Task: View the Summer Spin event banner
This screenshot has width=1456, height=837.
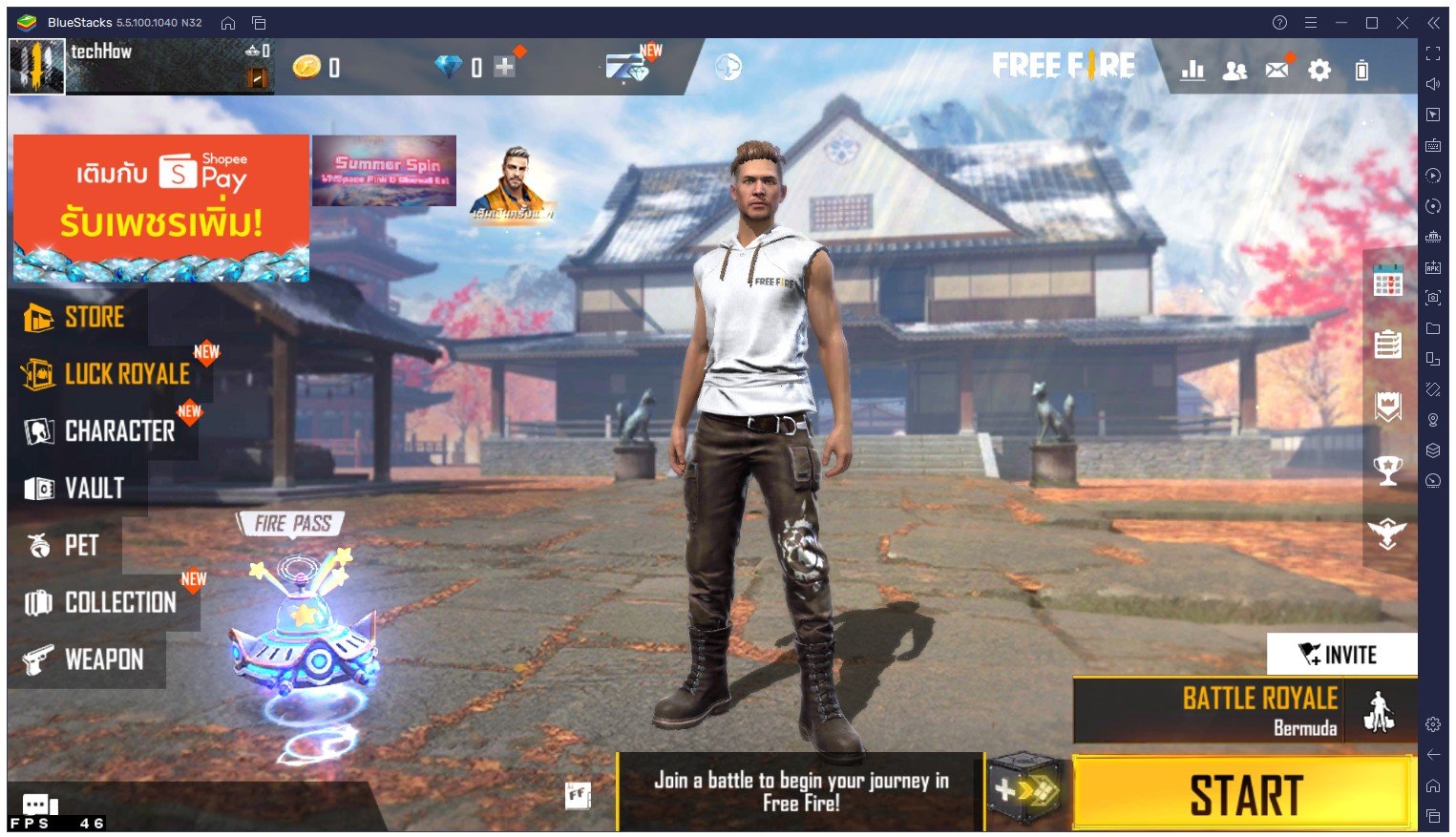Action: point(384,170)
